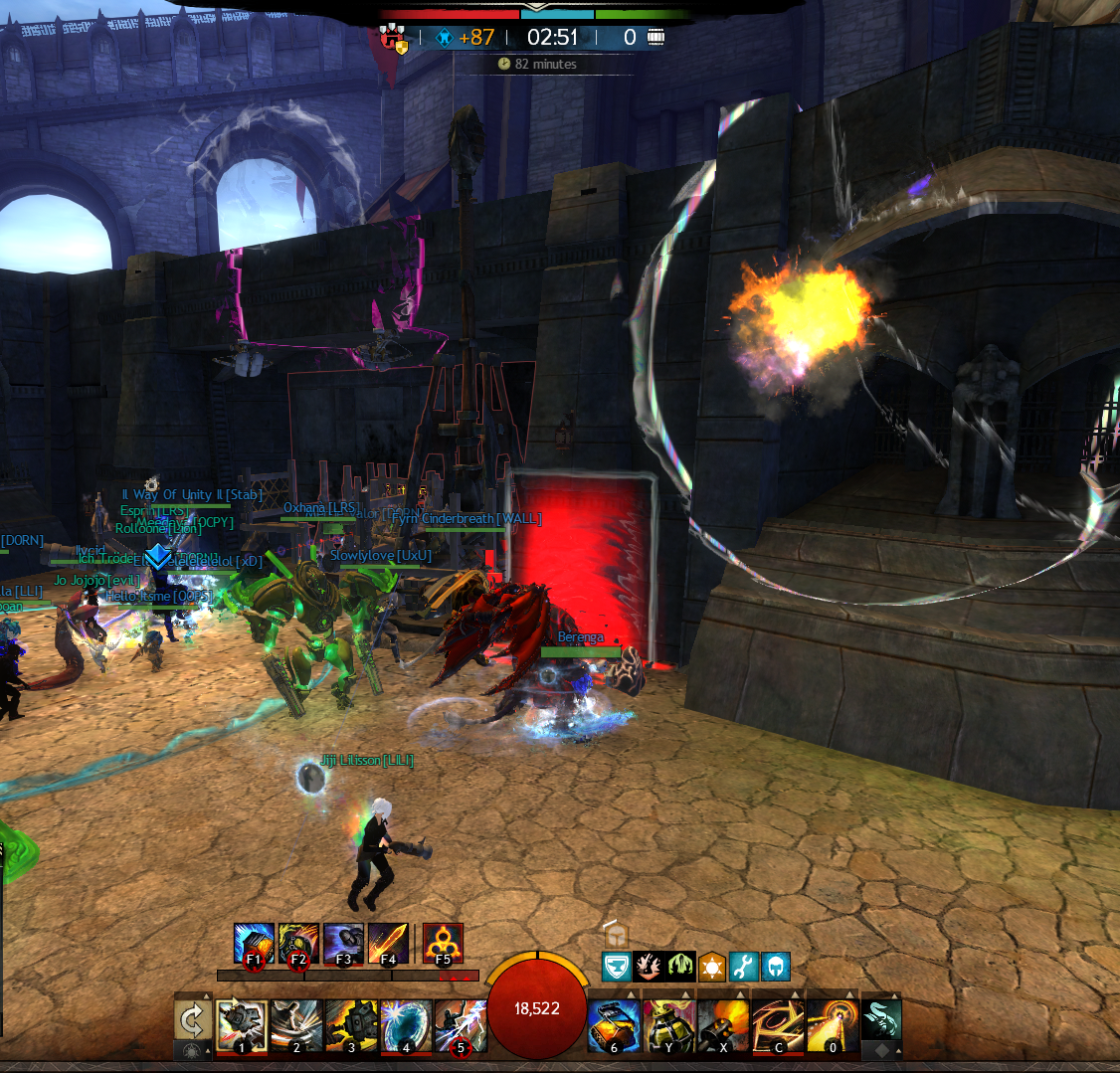Select the wrench boon icon
Viewport: 1120px width, 1073px height.
744,966
